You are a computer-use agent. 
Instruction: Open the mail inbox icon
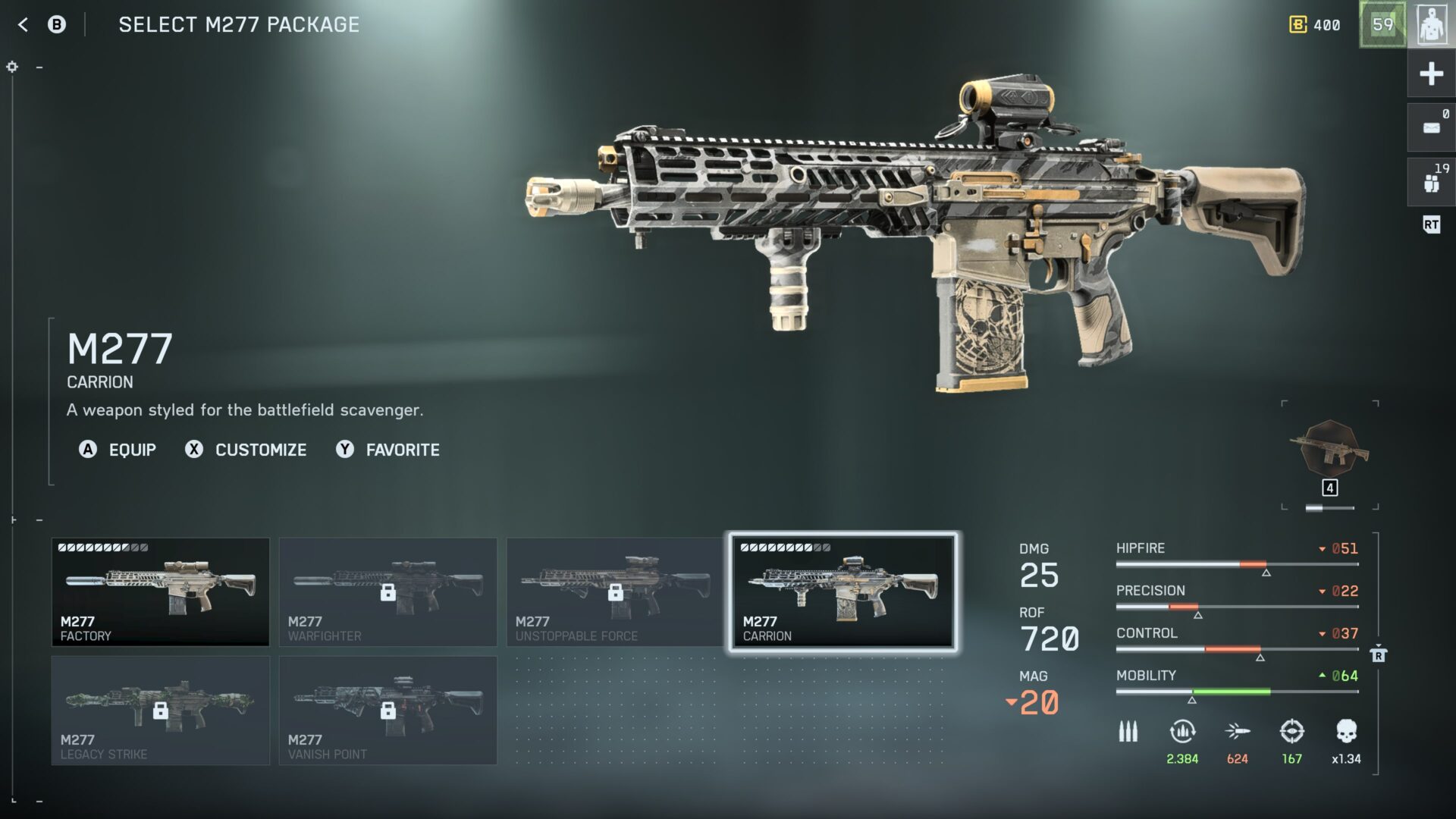[1431, 127]
